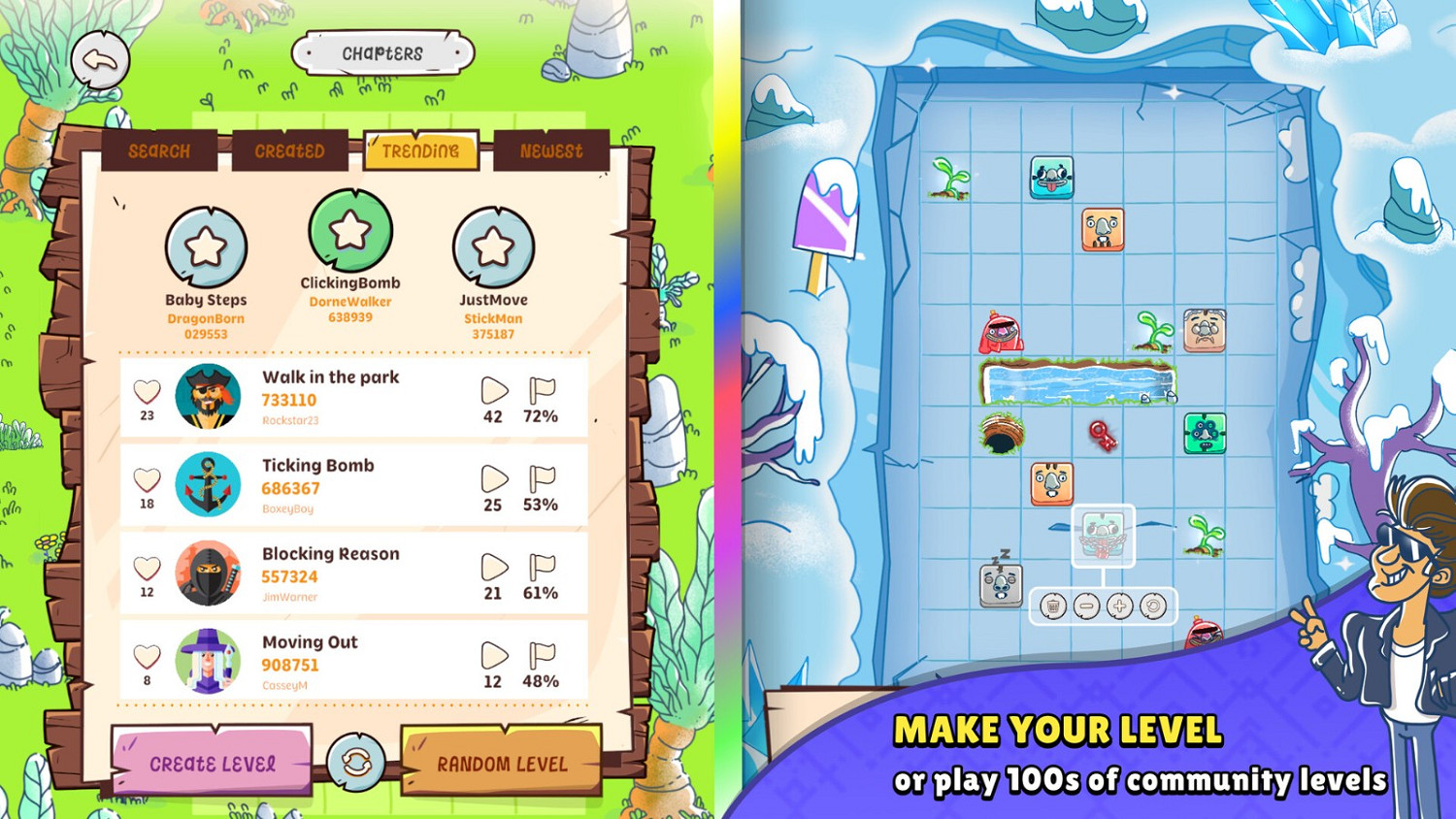Toggle the like heart on 'Walk in the park'

[x=146, y=391]
